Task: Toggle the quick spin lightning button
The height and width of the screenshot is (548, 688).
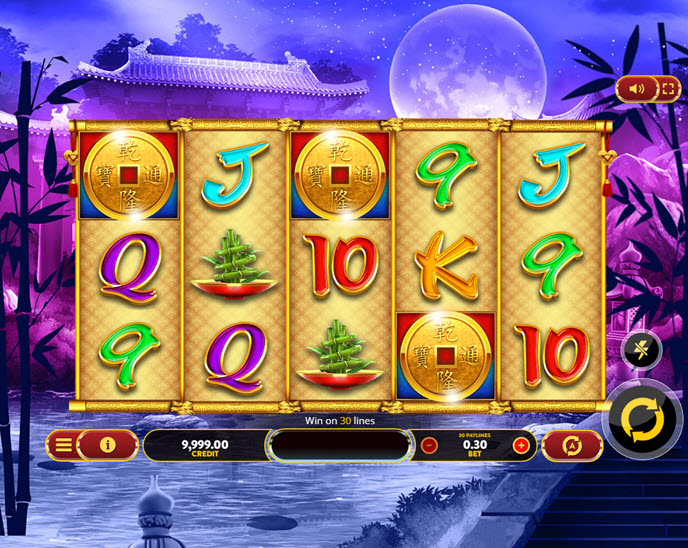Action: (x=641, y=350)
